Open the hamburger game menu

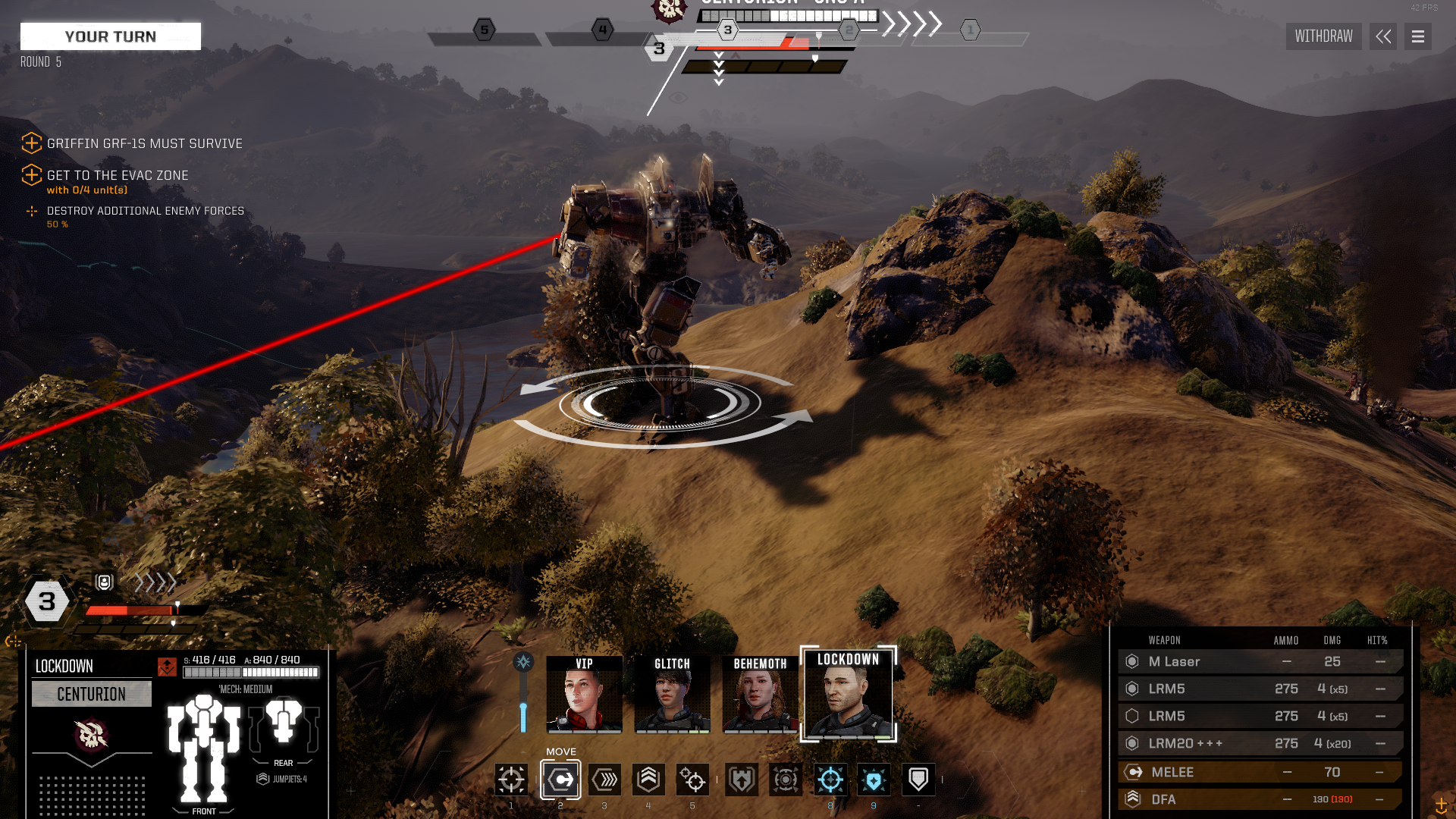(1417, 36)
